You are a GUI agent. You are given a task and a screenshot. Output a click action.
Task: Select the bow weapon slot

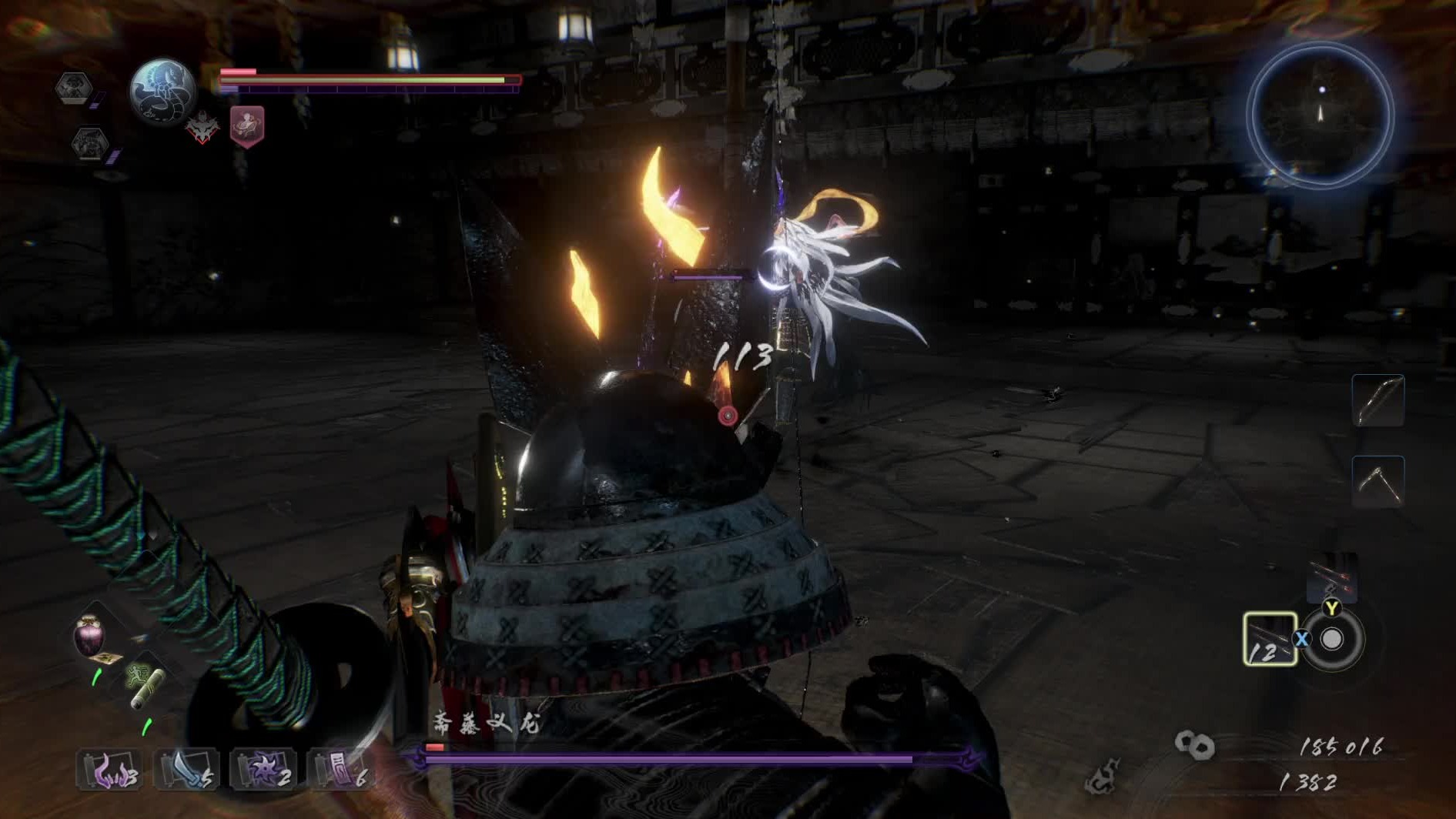click(1377, 400)
